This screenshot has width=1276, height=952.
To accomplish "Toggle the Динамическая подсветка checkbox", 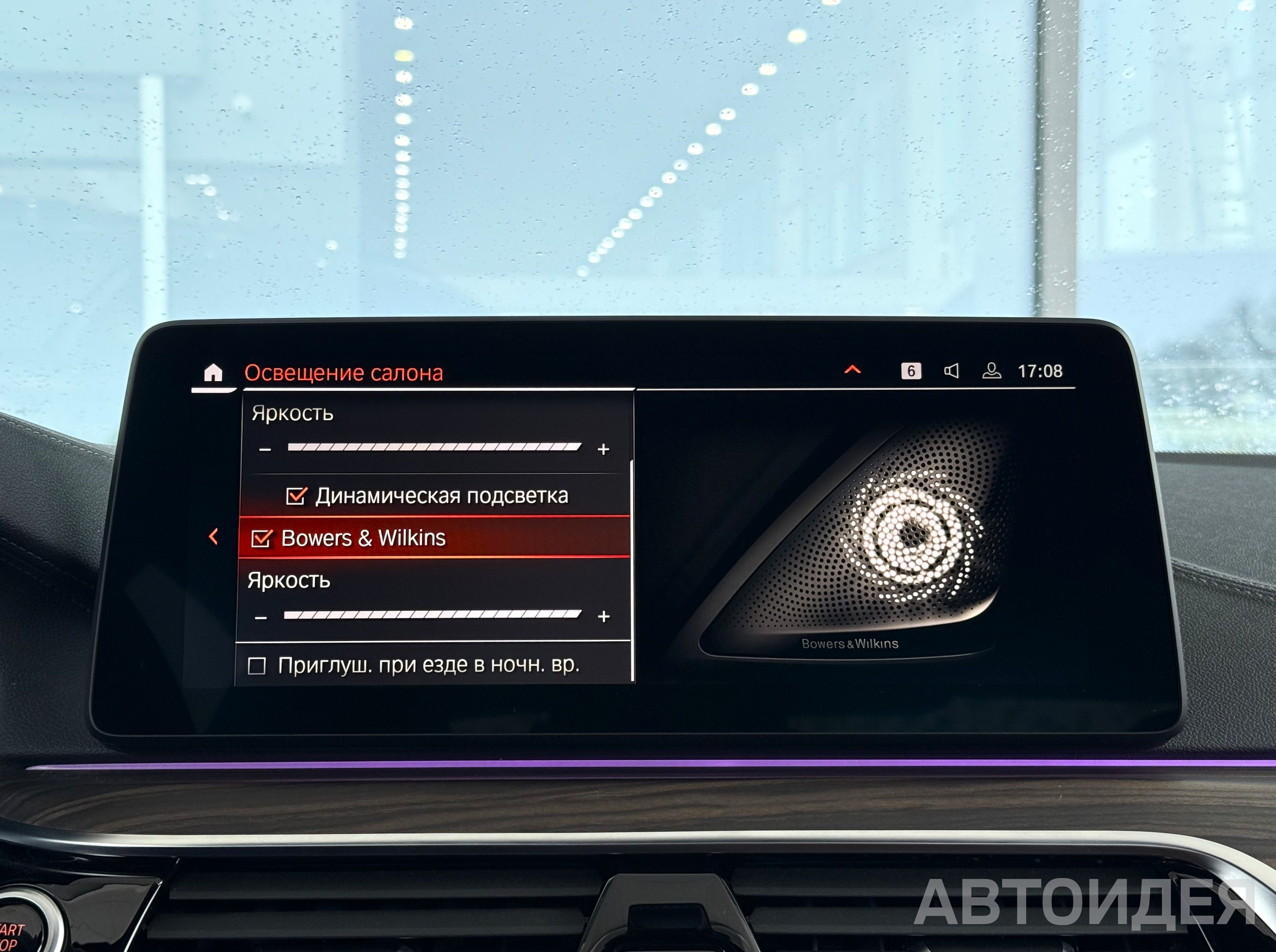I will click(x=296, y=495).
